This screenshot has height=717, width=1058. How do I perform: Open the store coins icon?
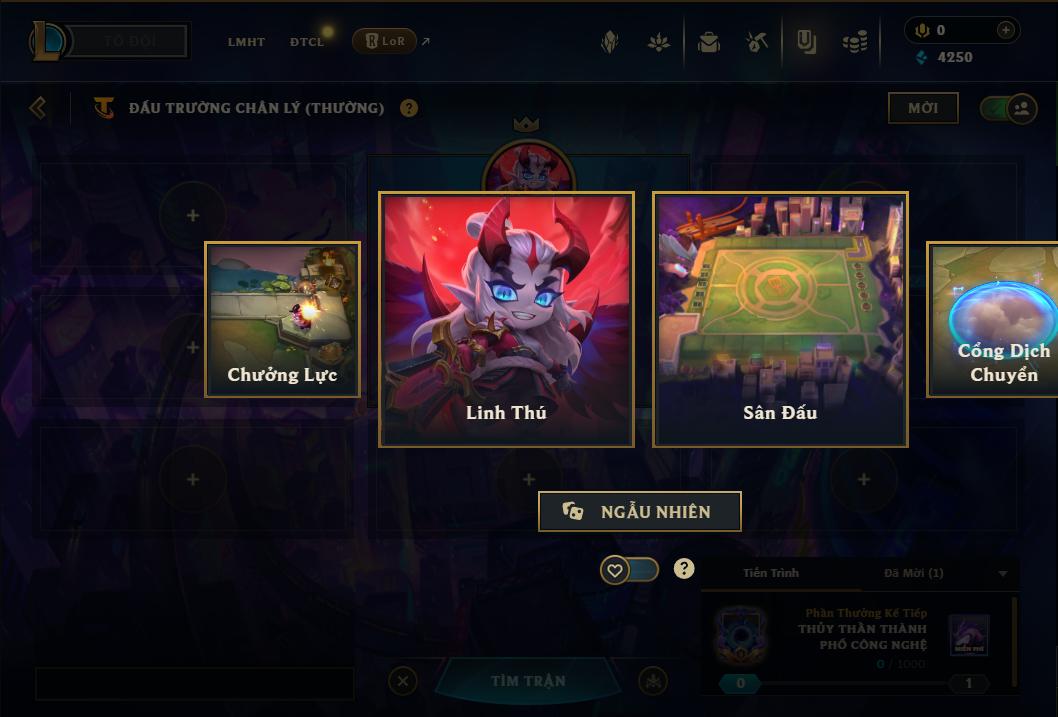(x=854, y=42)
